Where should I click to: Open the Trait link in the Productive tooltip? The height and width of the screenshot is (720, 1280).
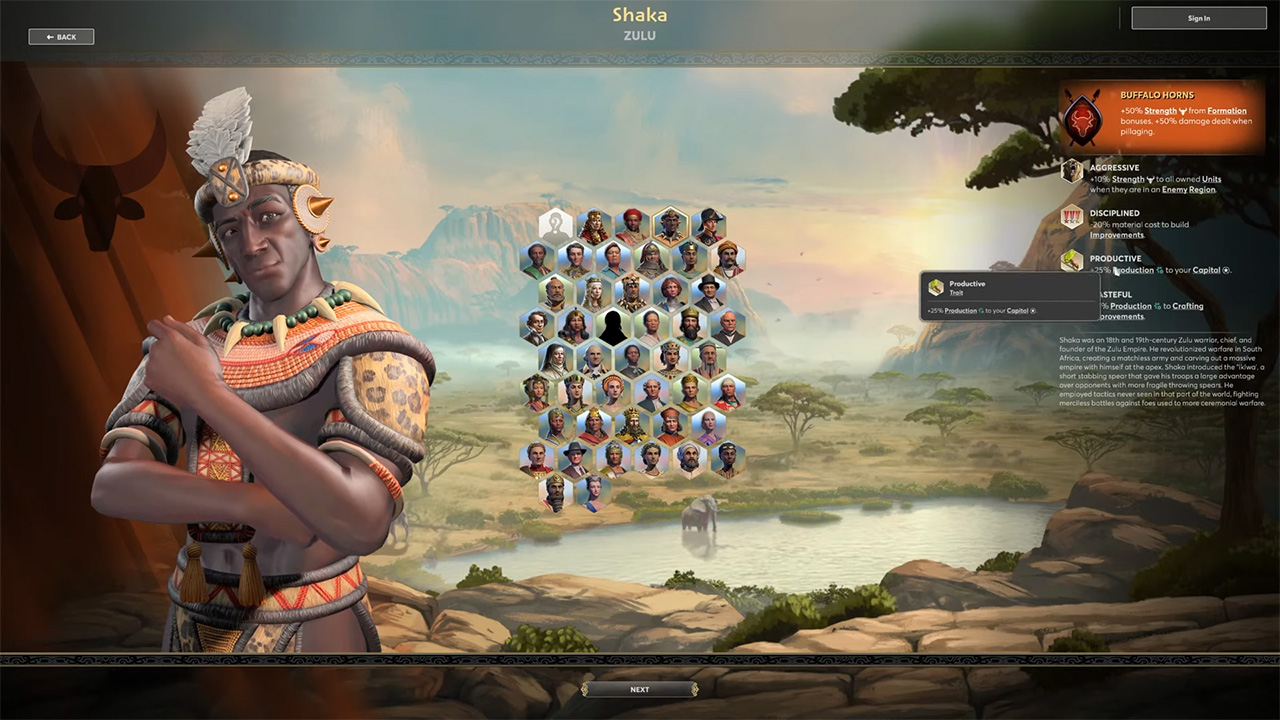956,293
